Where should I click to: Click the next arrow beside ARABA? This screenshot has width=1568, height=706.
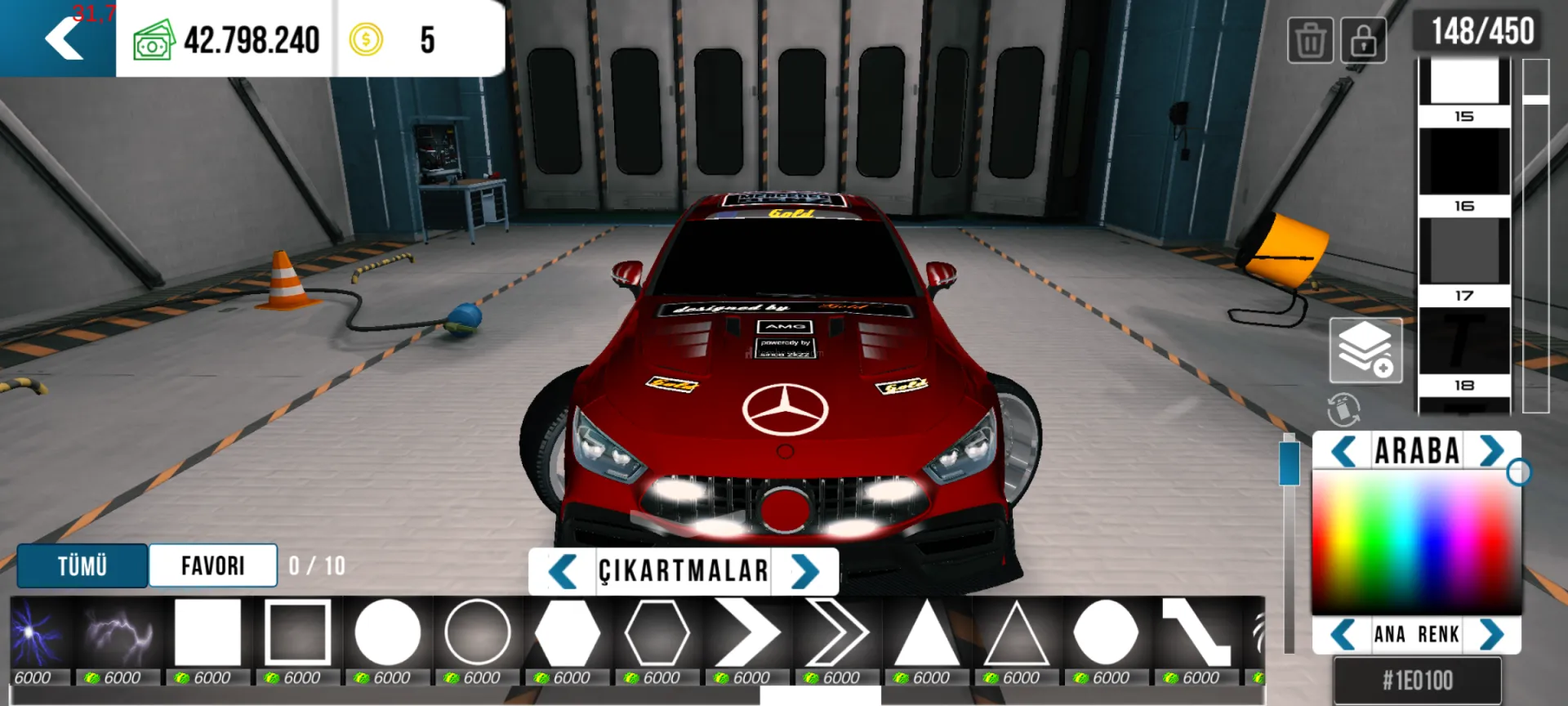(x=1491, y=451)
